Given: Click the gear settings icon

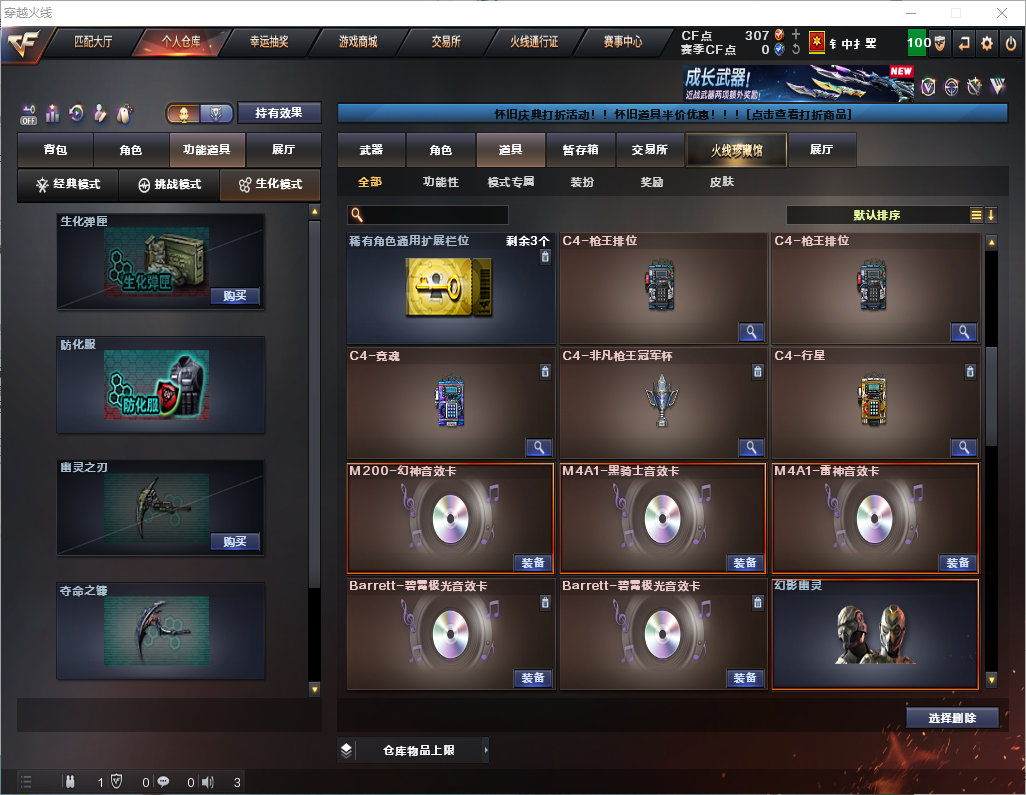Looking at the screenshot, I should pyautogui.click(x=987, y=43).
